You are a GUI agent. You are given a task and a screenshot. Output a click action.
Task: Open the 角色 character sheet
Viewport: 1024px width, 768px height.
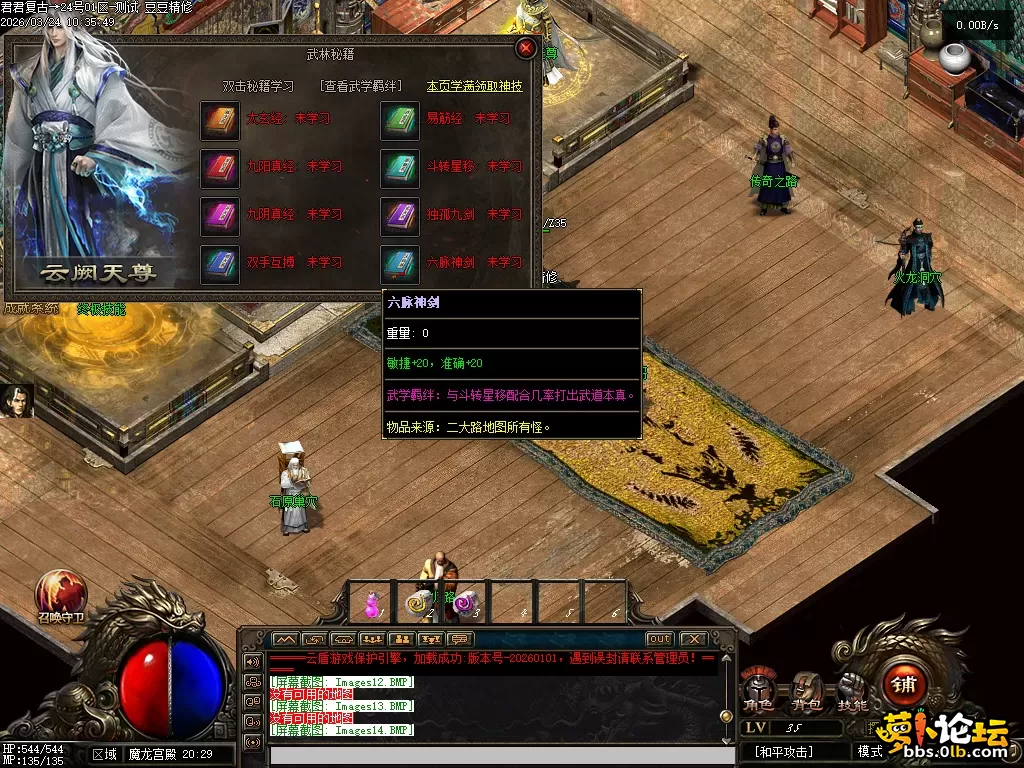point(758,690)
